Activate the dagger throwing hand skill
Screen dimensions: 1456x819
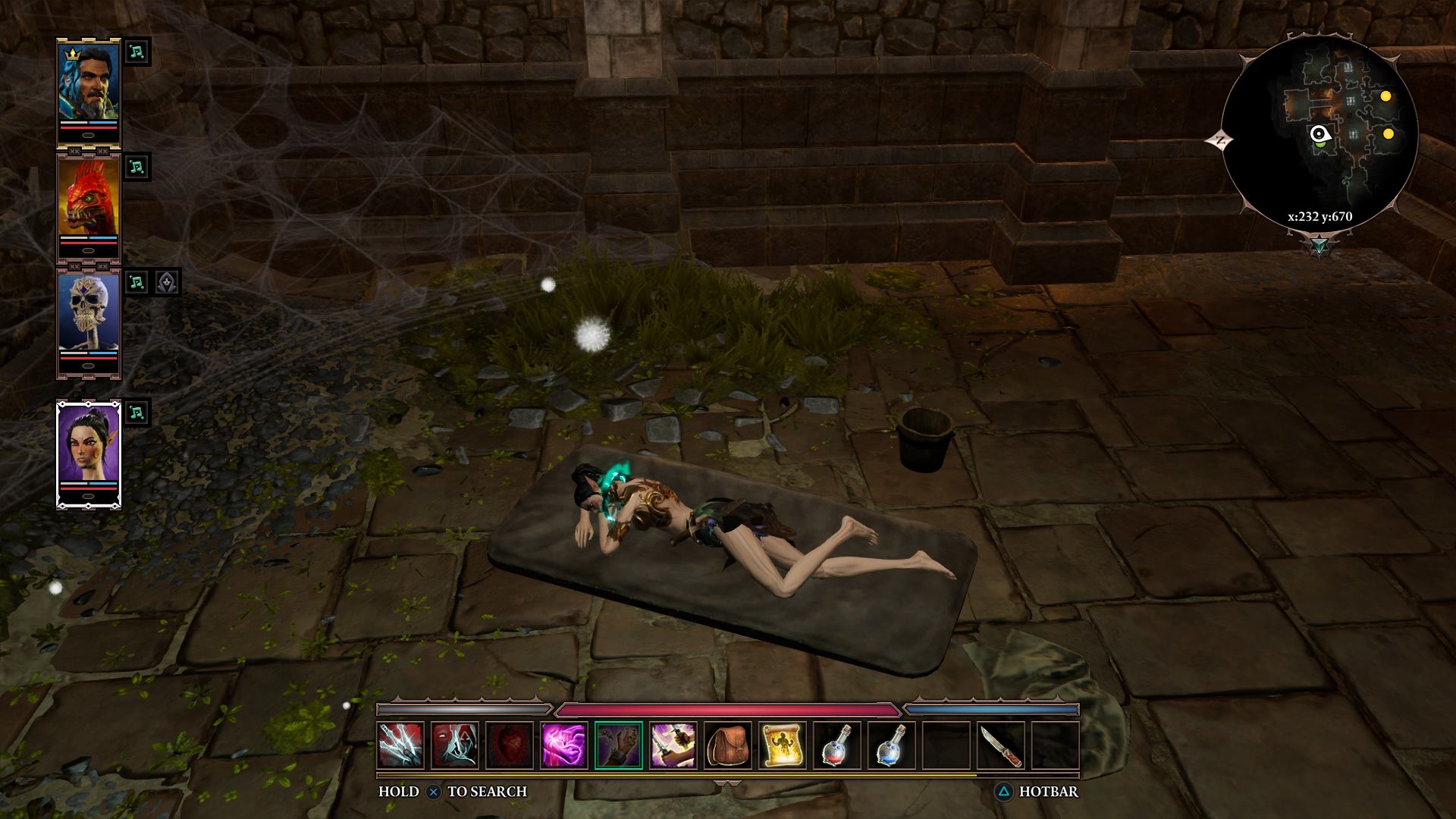coord(673,745)
